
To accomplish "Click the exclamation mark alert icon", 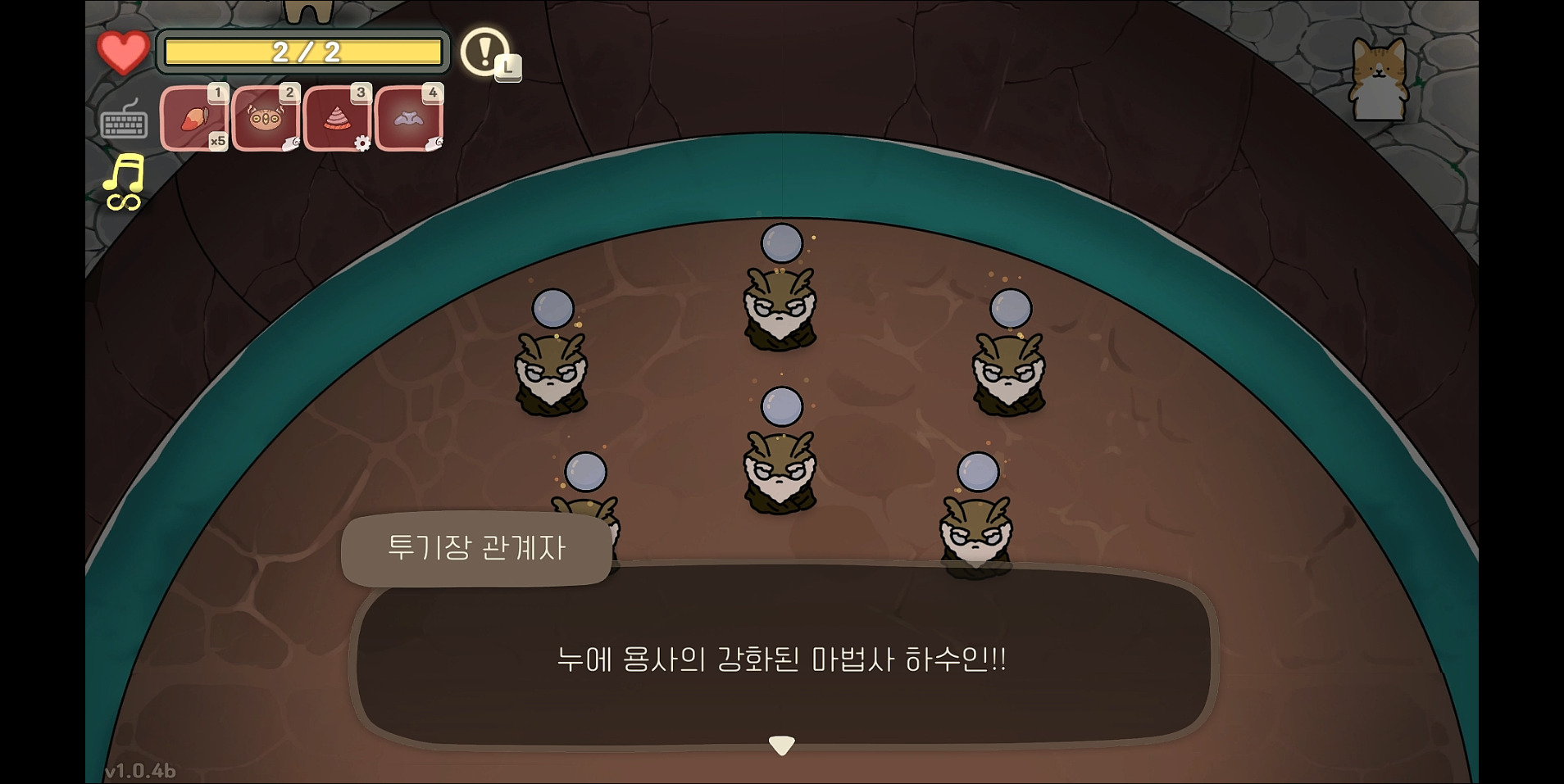I will pos(484,53).
